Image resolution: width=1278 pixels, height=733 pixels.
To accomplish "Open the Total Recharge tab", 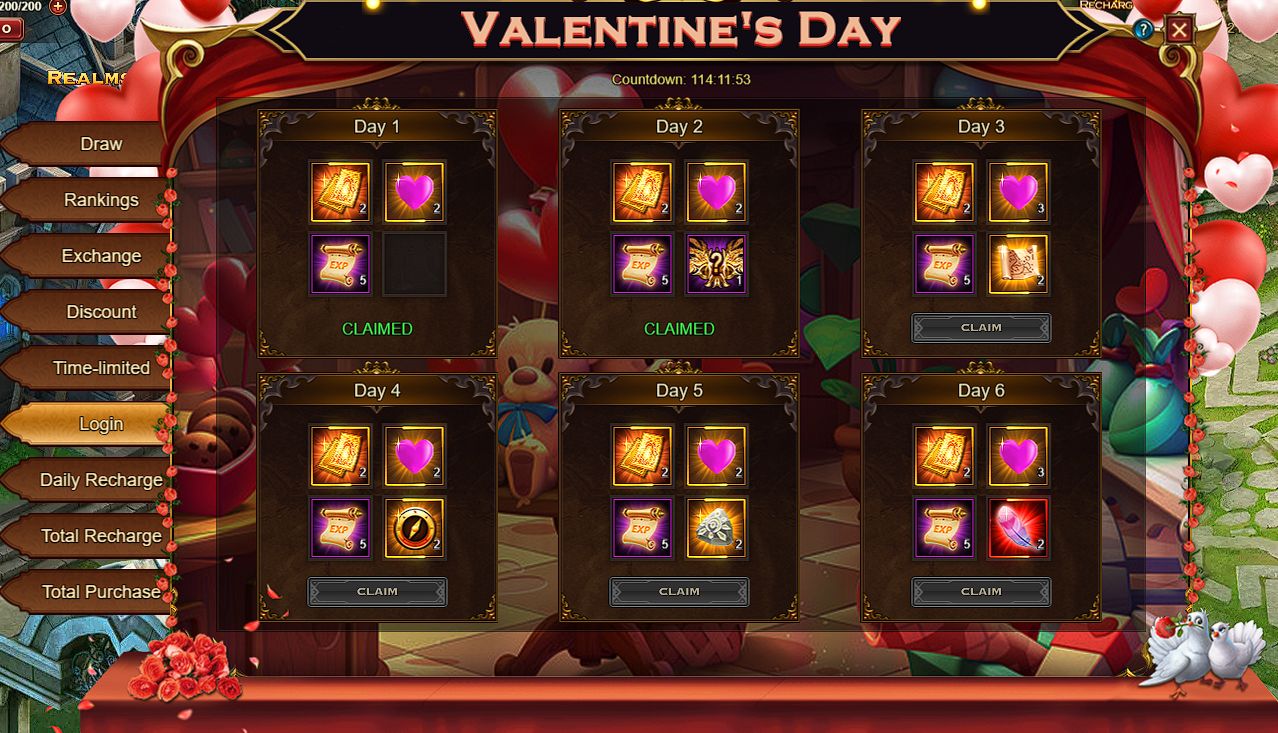I will click(x=100, y=536).
